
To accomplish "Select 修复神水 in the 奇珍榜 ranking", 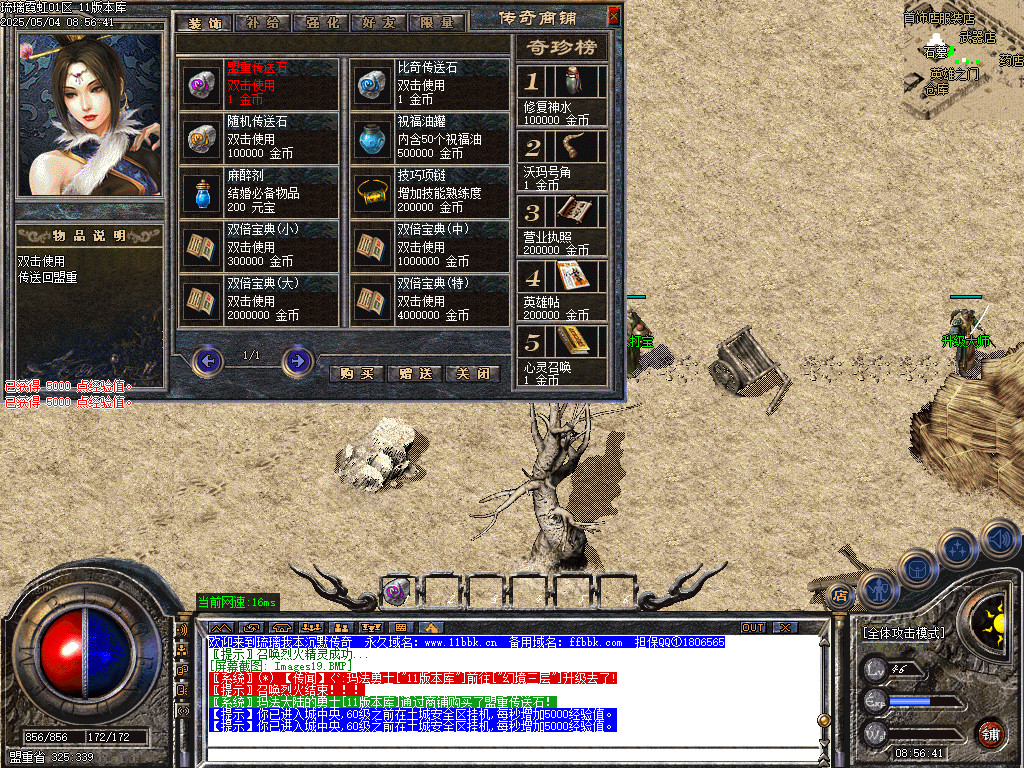I will tap(561, 95).
